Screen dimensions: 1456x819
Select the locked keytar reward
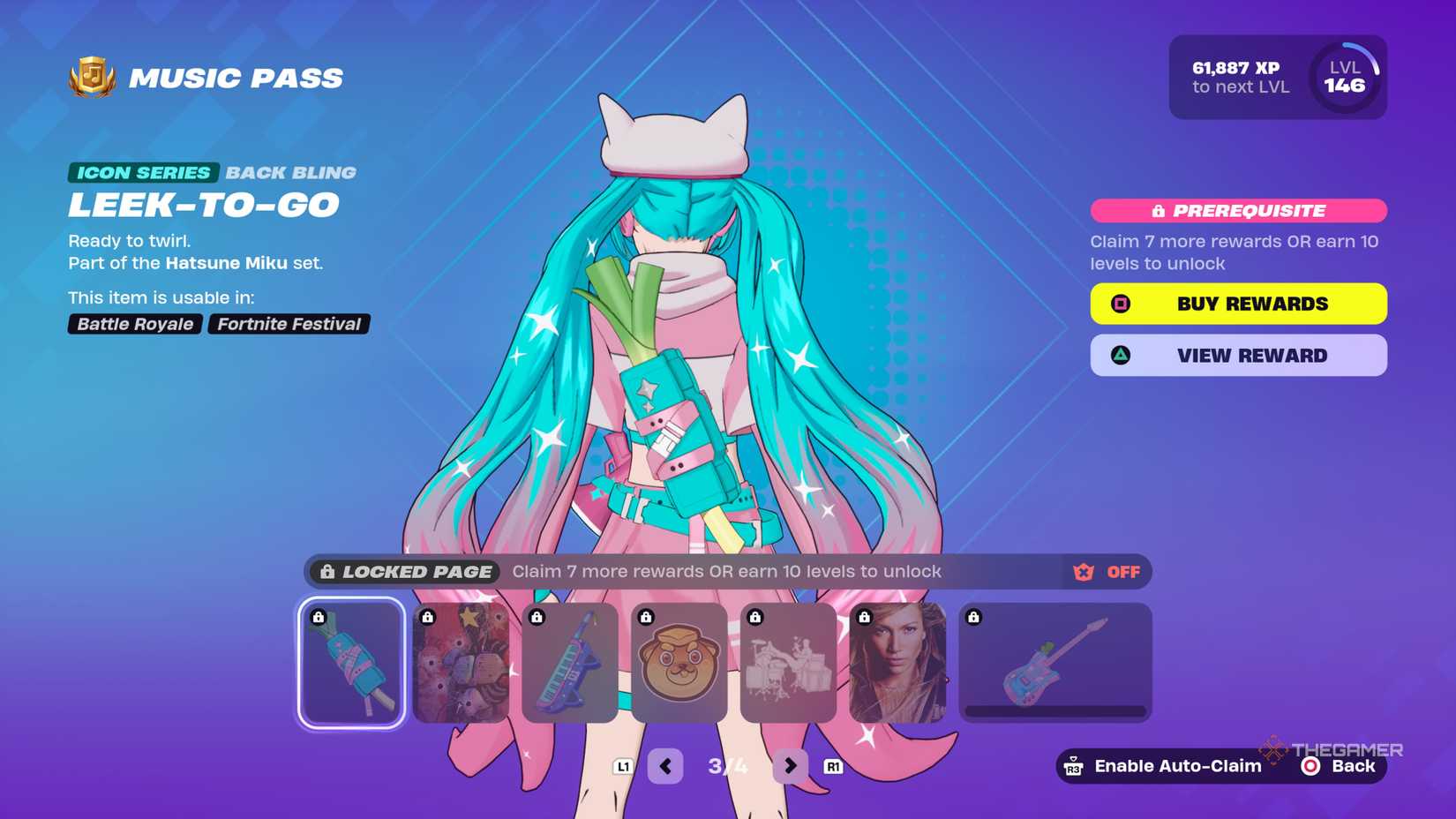click(x=569, y=663)
